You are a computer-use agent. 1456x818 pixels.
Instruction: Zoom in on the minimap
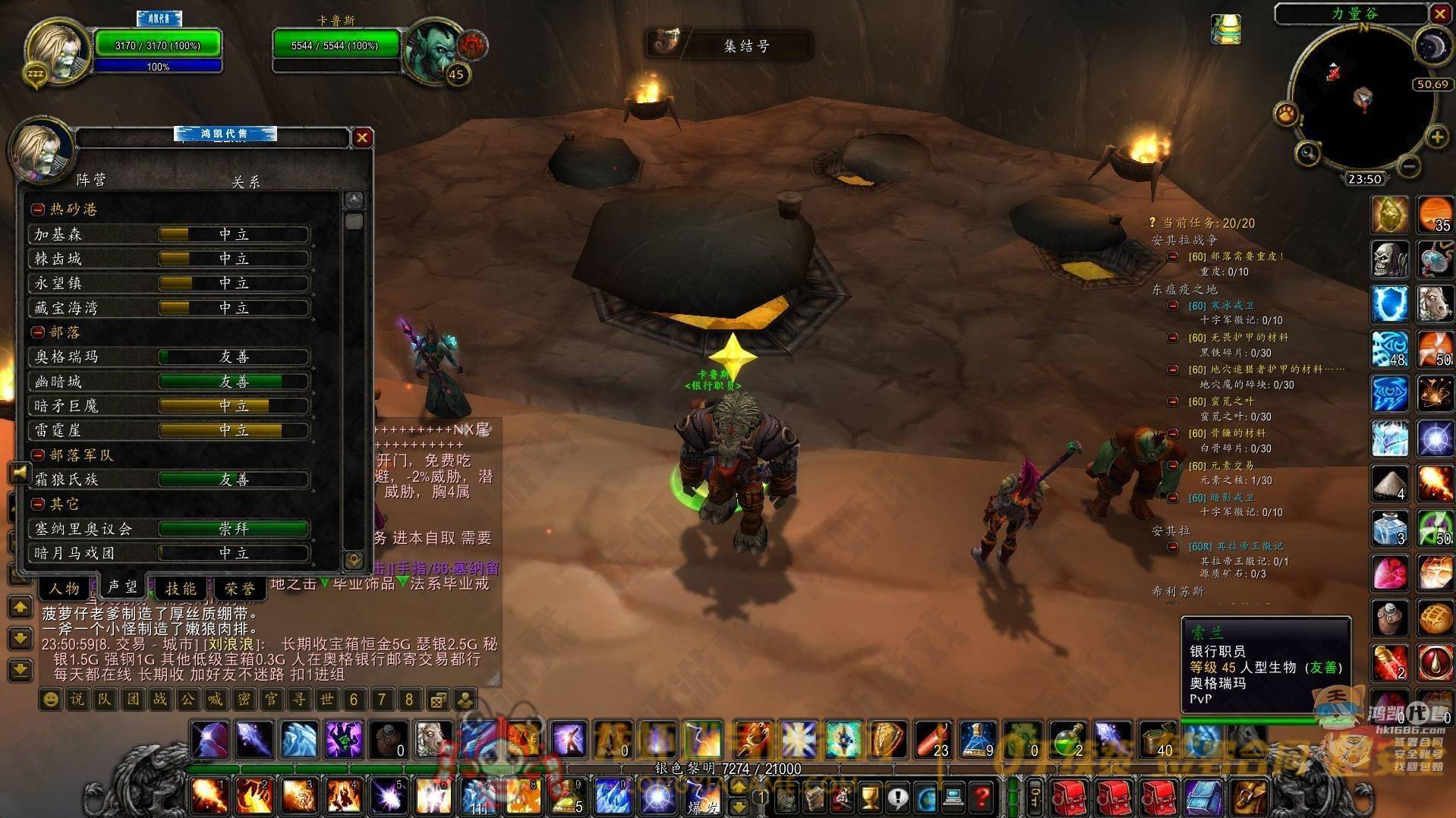tap(1436, 137)
